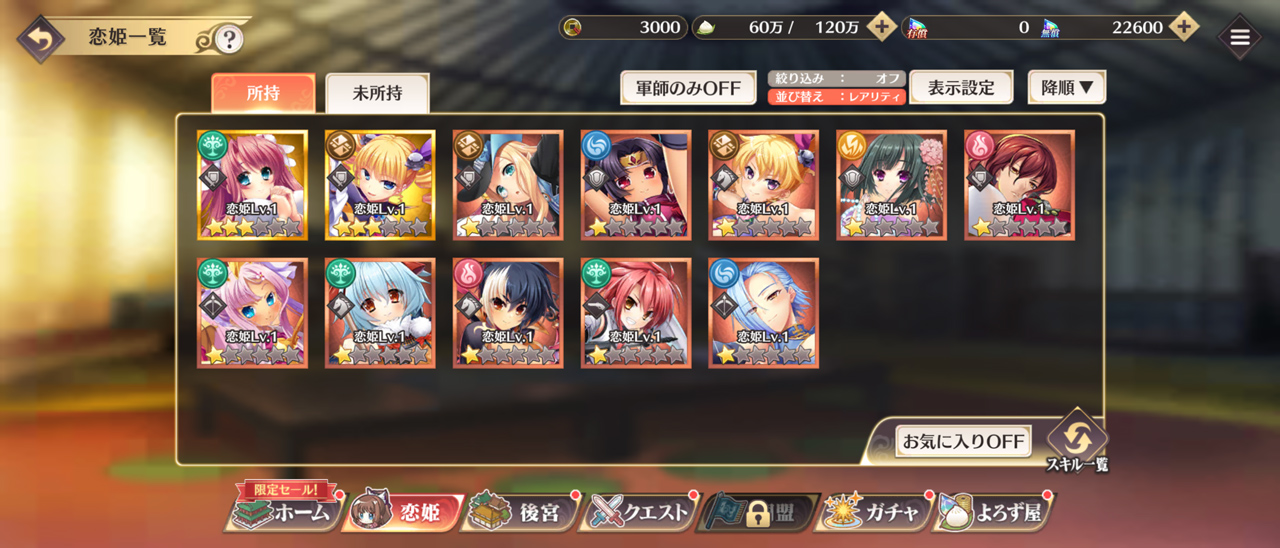
Task: Add gems with the rightmost plus button
Action: [x=1184, y=27]
